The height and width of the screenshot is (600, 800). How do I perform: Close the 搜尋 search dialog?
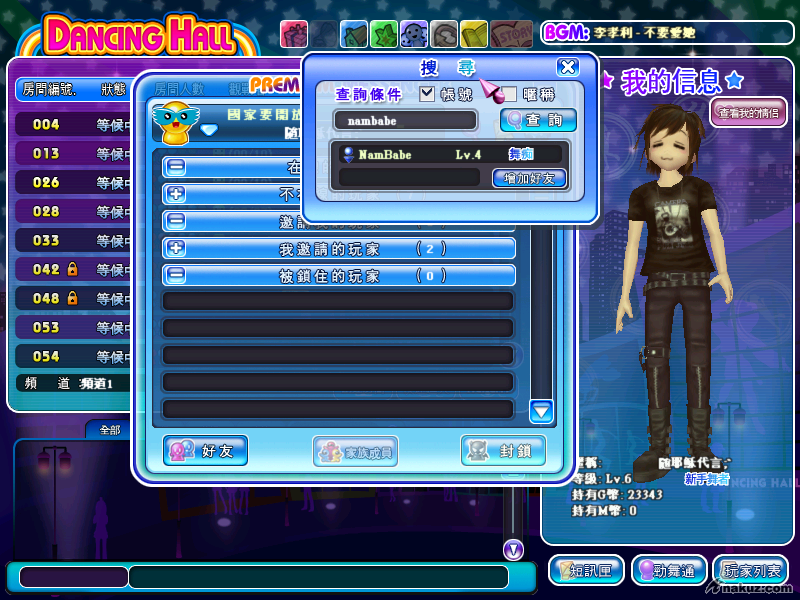point(567,68)
